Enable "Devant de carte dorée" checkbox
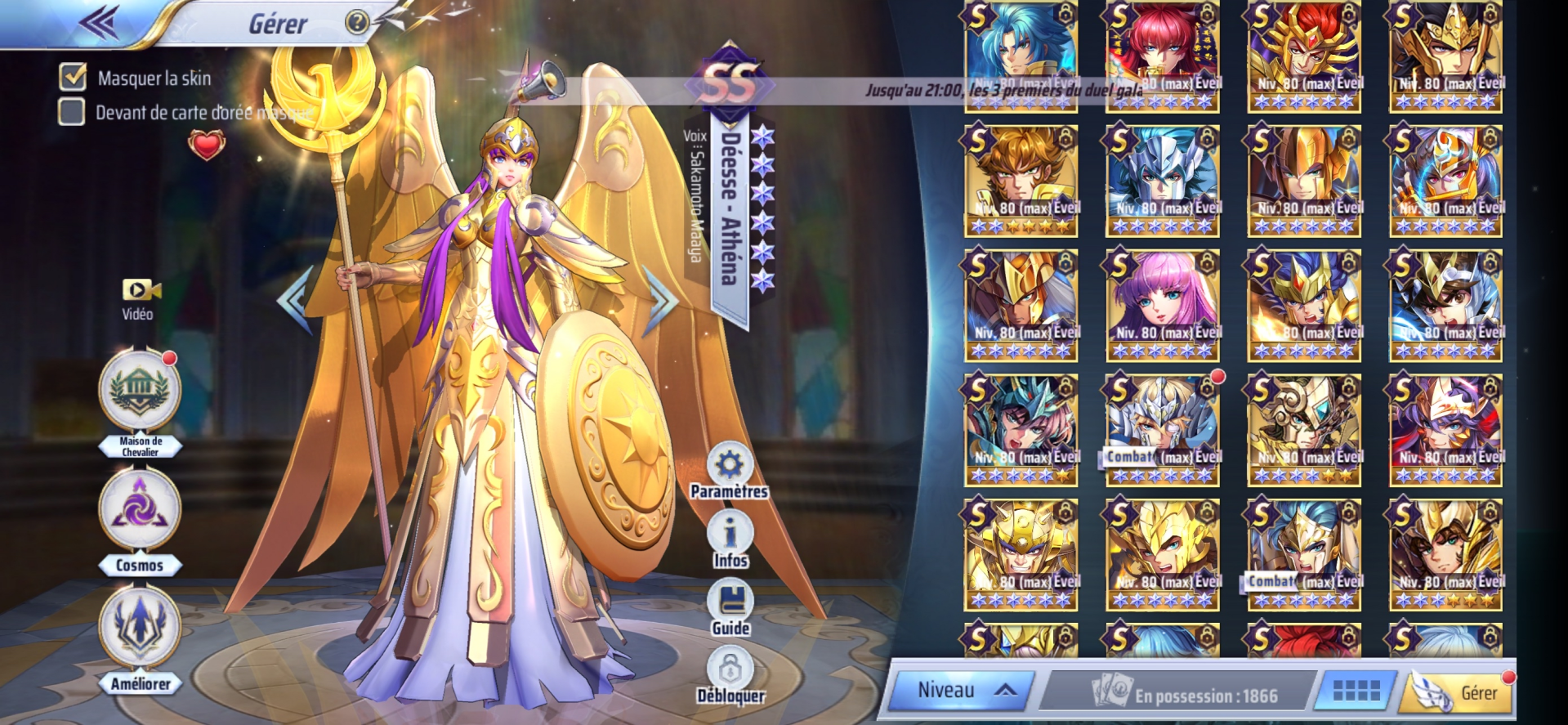Screen dimensions: 1568x725 (72, 112)
